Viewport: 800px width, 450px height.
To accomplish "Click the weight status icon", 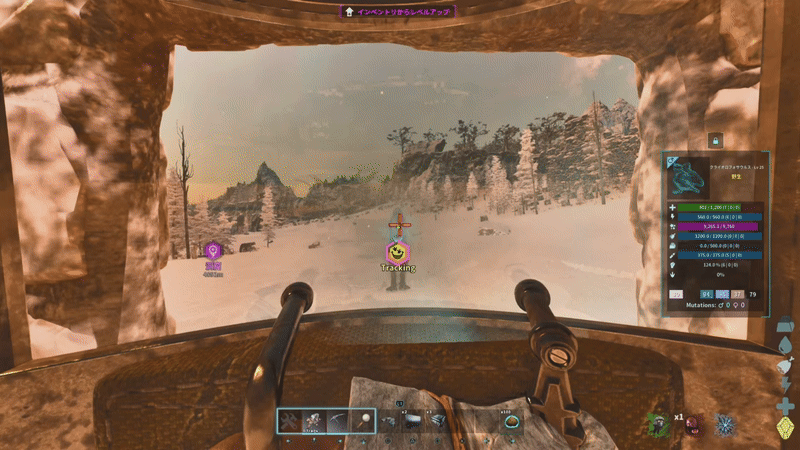I will tap(786, 326).
